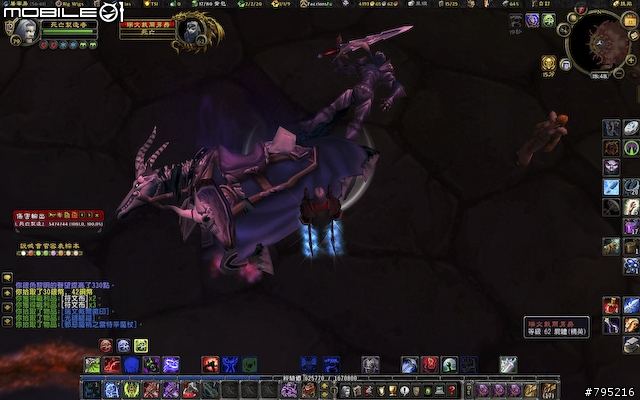Activate the blue-purple shadow ability icon
This screenshot has width=640, height=400.
(170, 364)
